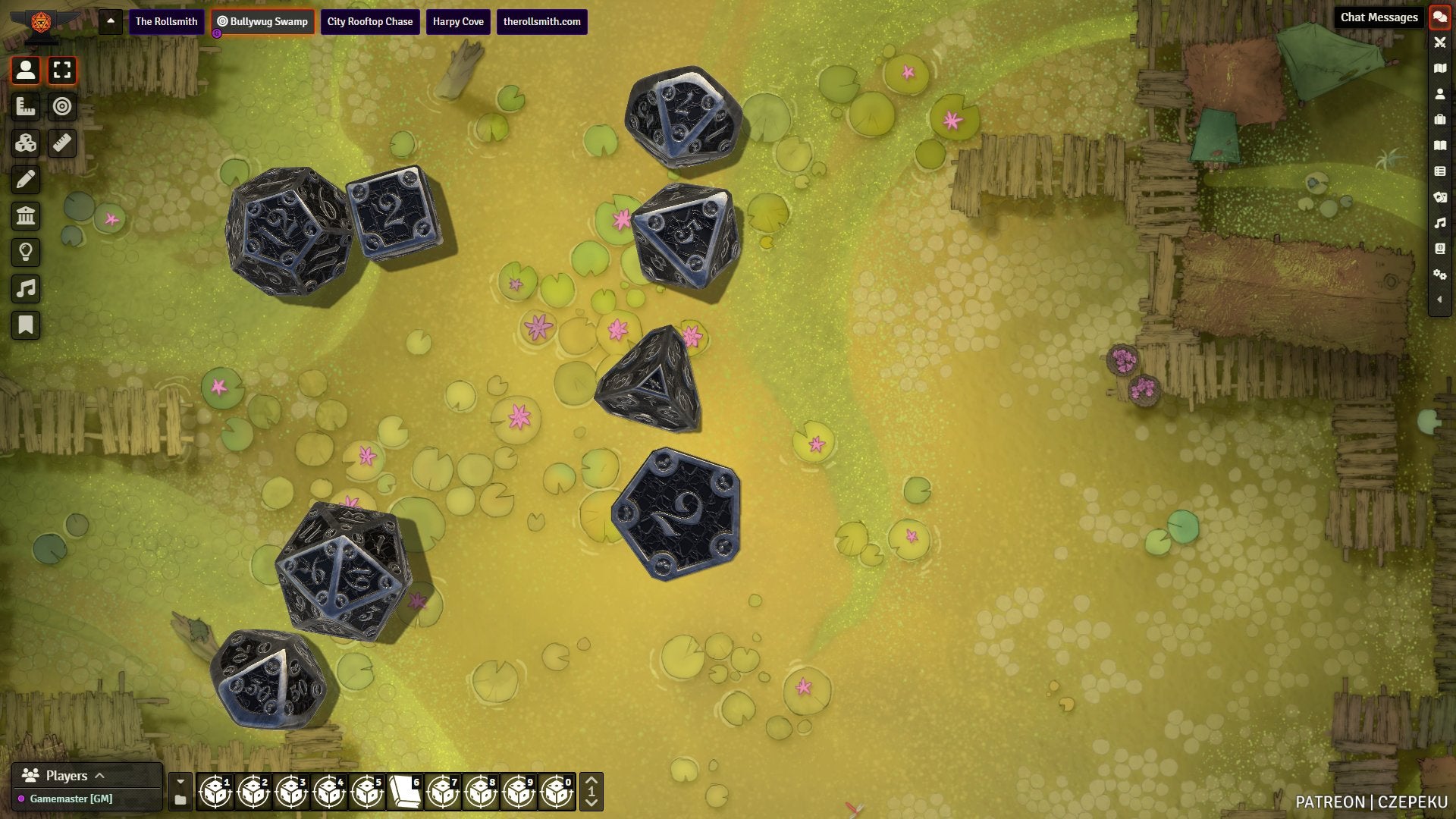Open the game settings gears tab
This screenshot has width=1456, height=819.
[x=1439, y=275]
